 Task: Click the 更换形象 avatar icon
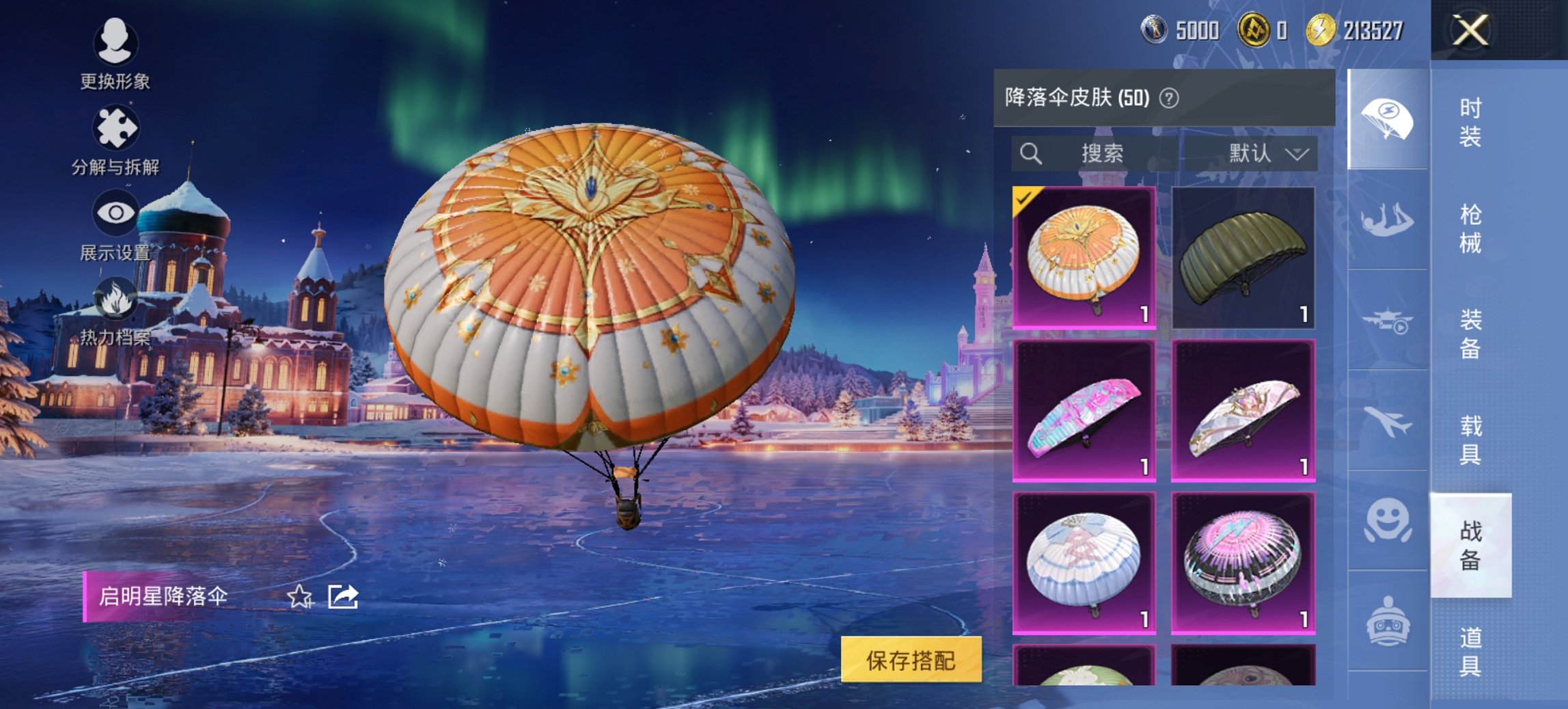pos(116,42)
